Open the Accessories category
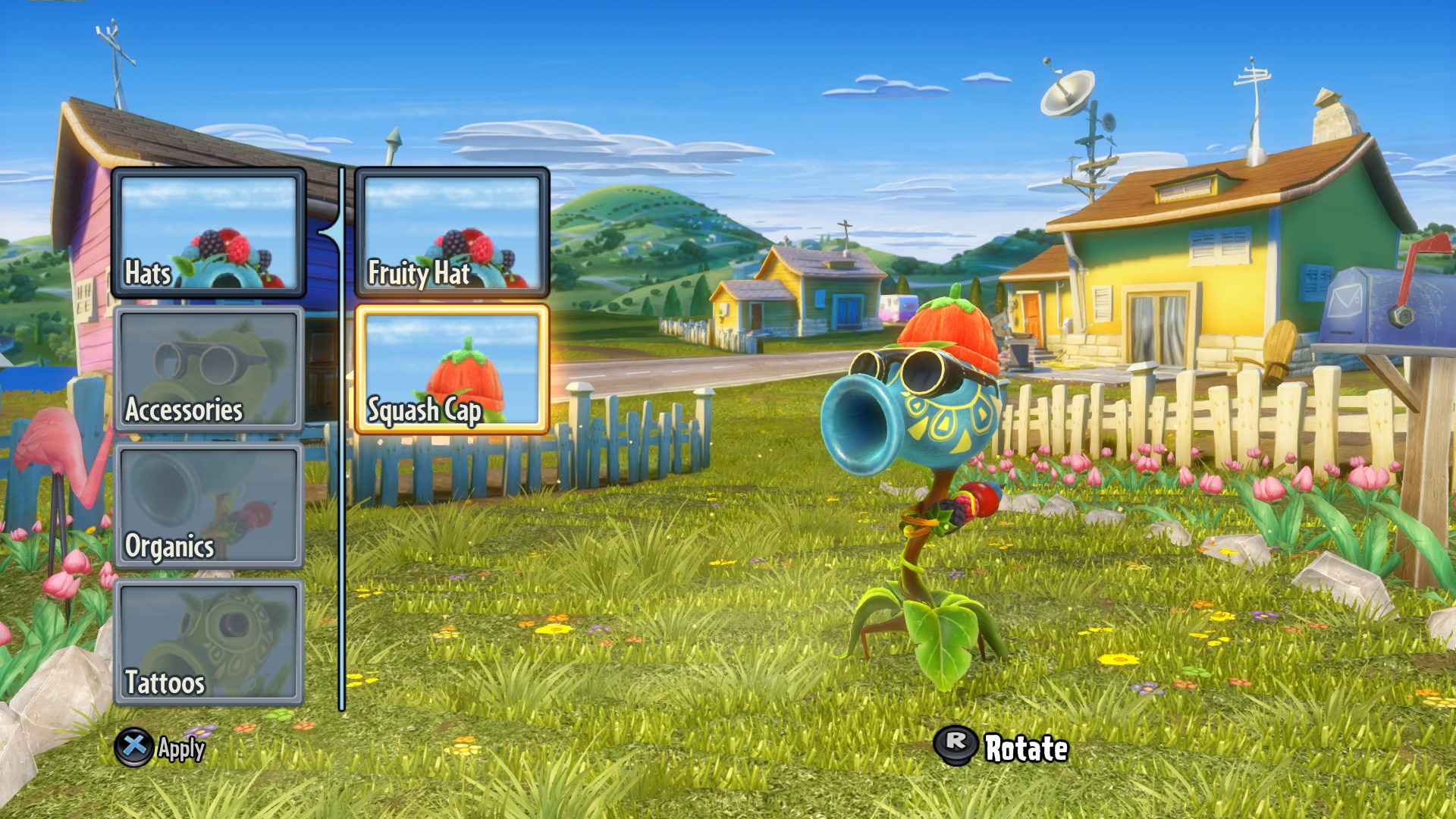Image resolution: width=1456 pixels, height=819 pixels. [x=209, y=369]
